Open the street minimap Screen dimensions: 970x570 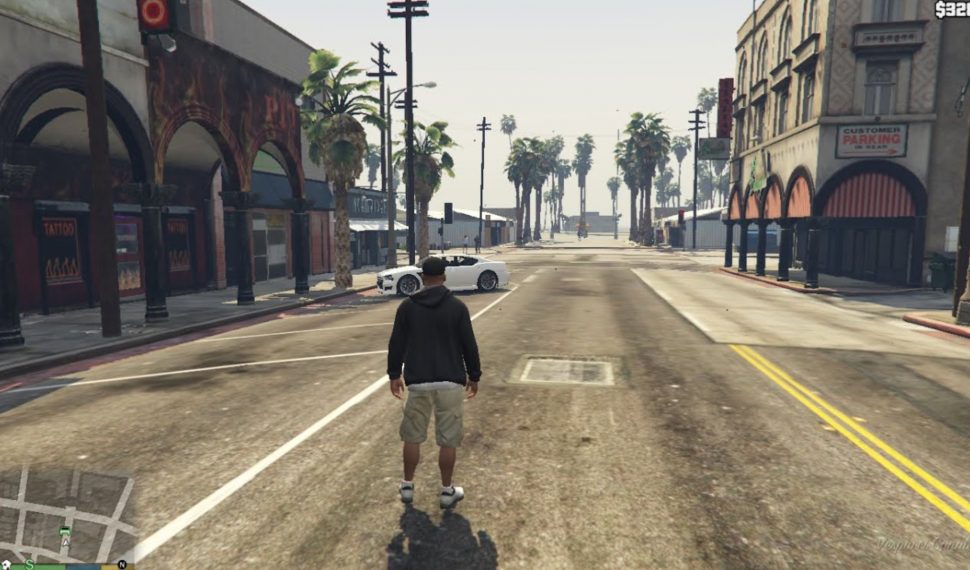click(x=67, y=517)
